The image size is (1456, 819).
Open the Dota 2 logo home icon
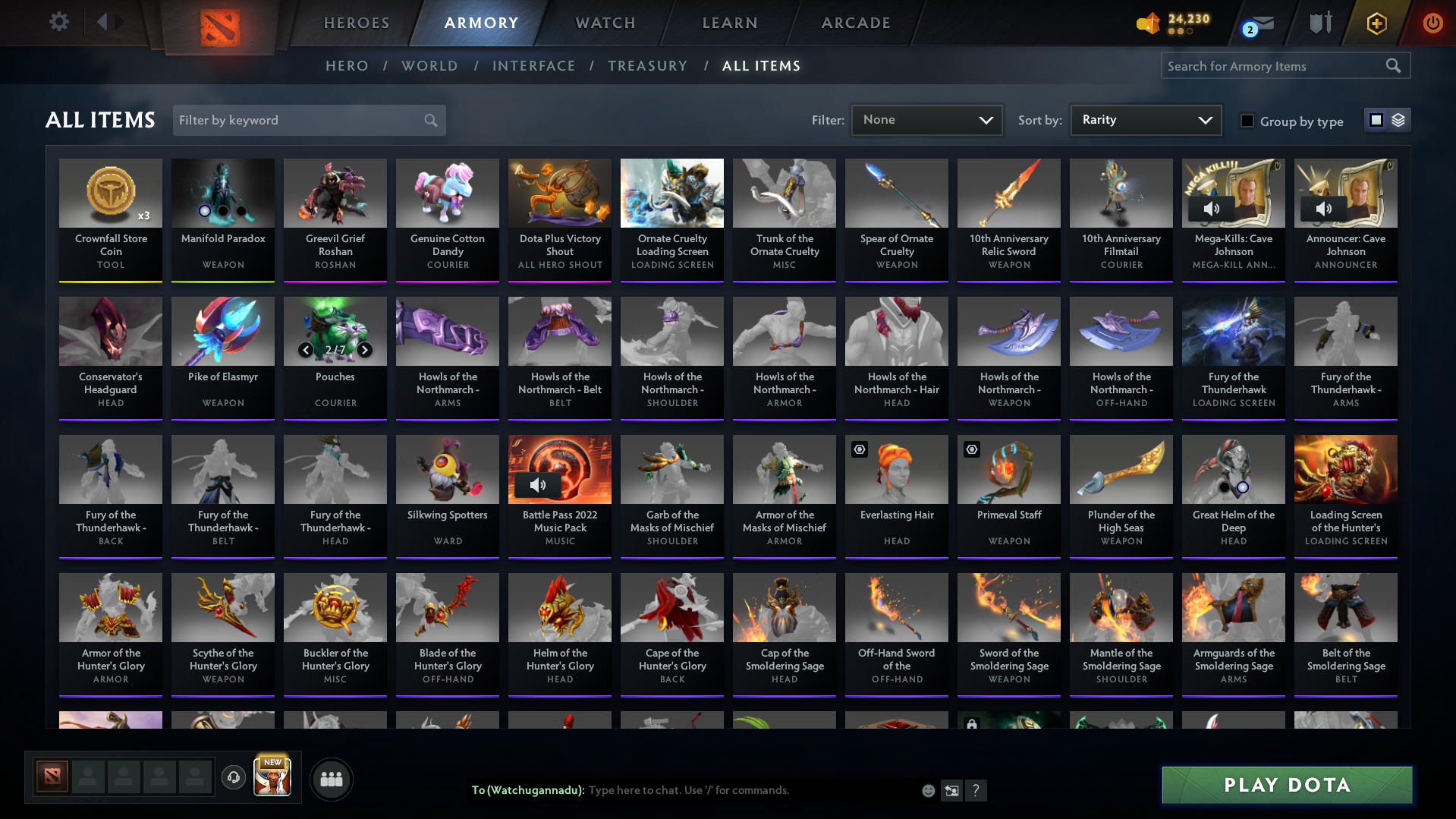[219, 23]
